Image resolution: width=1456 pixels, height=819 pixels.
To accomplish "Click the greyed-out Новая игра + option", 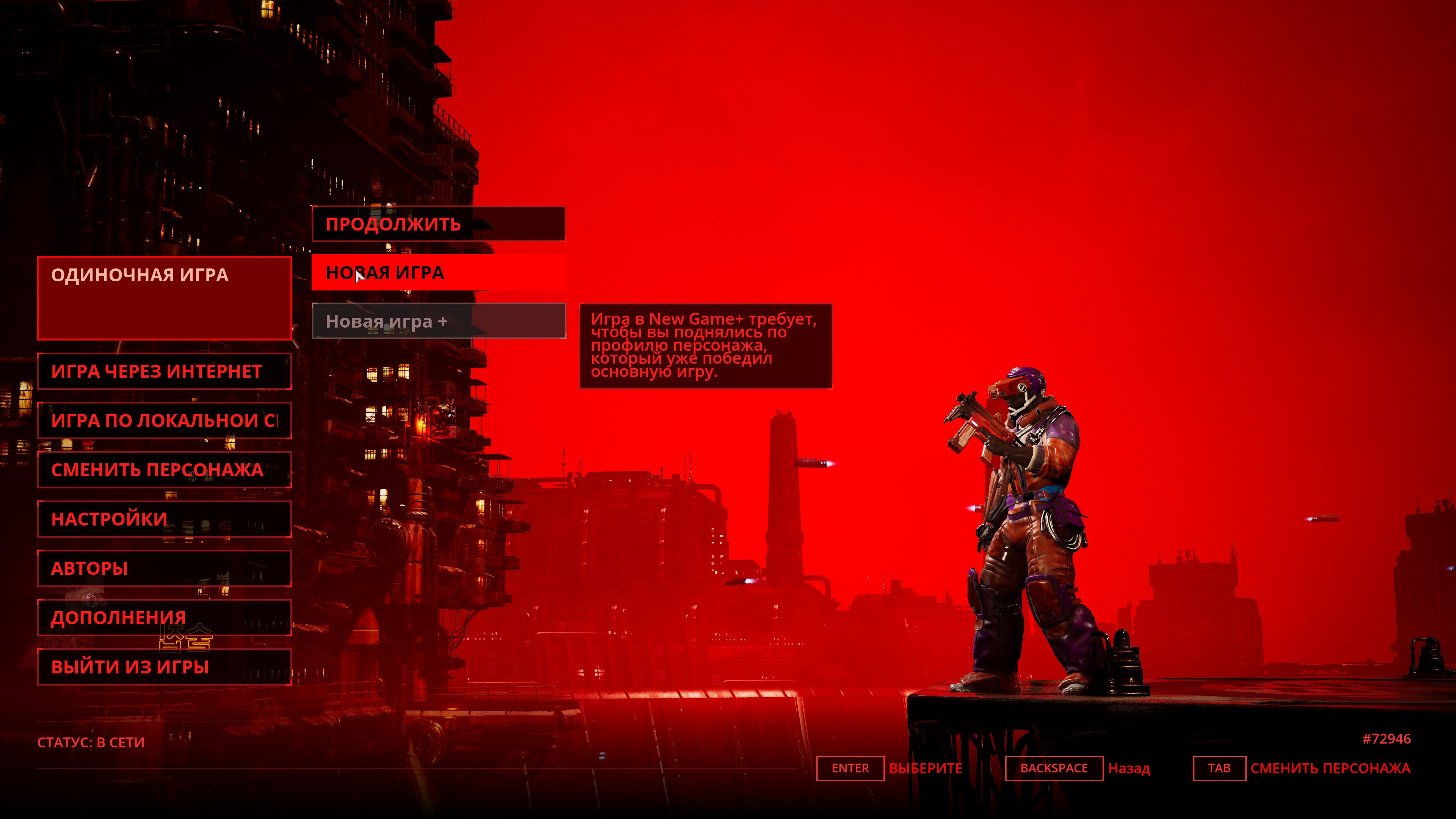I will (x=438, y=321).
